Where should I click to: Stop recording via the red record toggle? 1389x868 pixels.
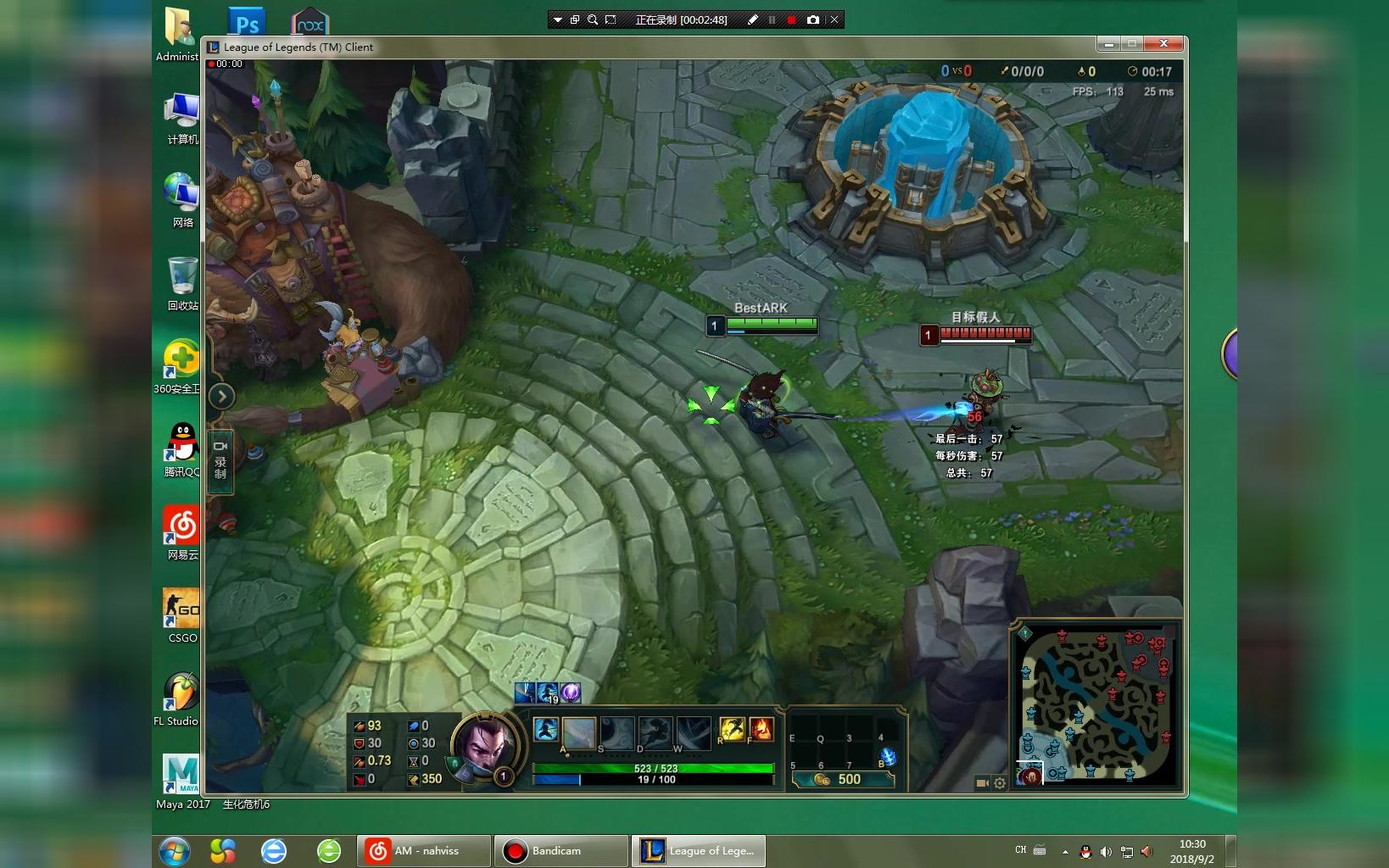(793, 19)
